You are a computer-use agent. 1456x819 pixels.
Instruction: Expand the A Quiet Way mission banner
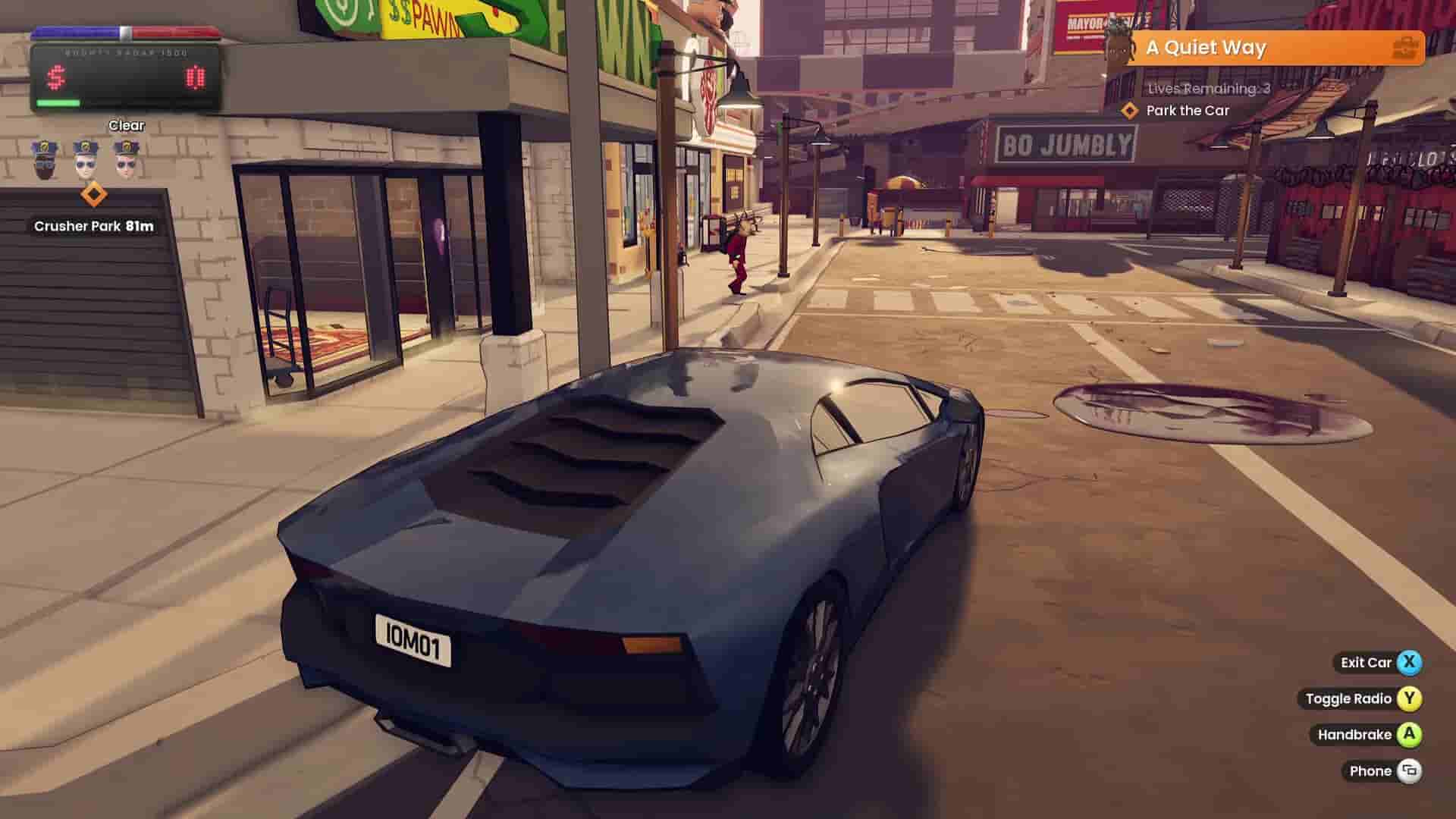[x=1206, y=48]
